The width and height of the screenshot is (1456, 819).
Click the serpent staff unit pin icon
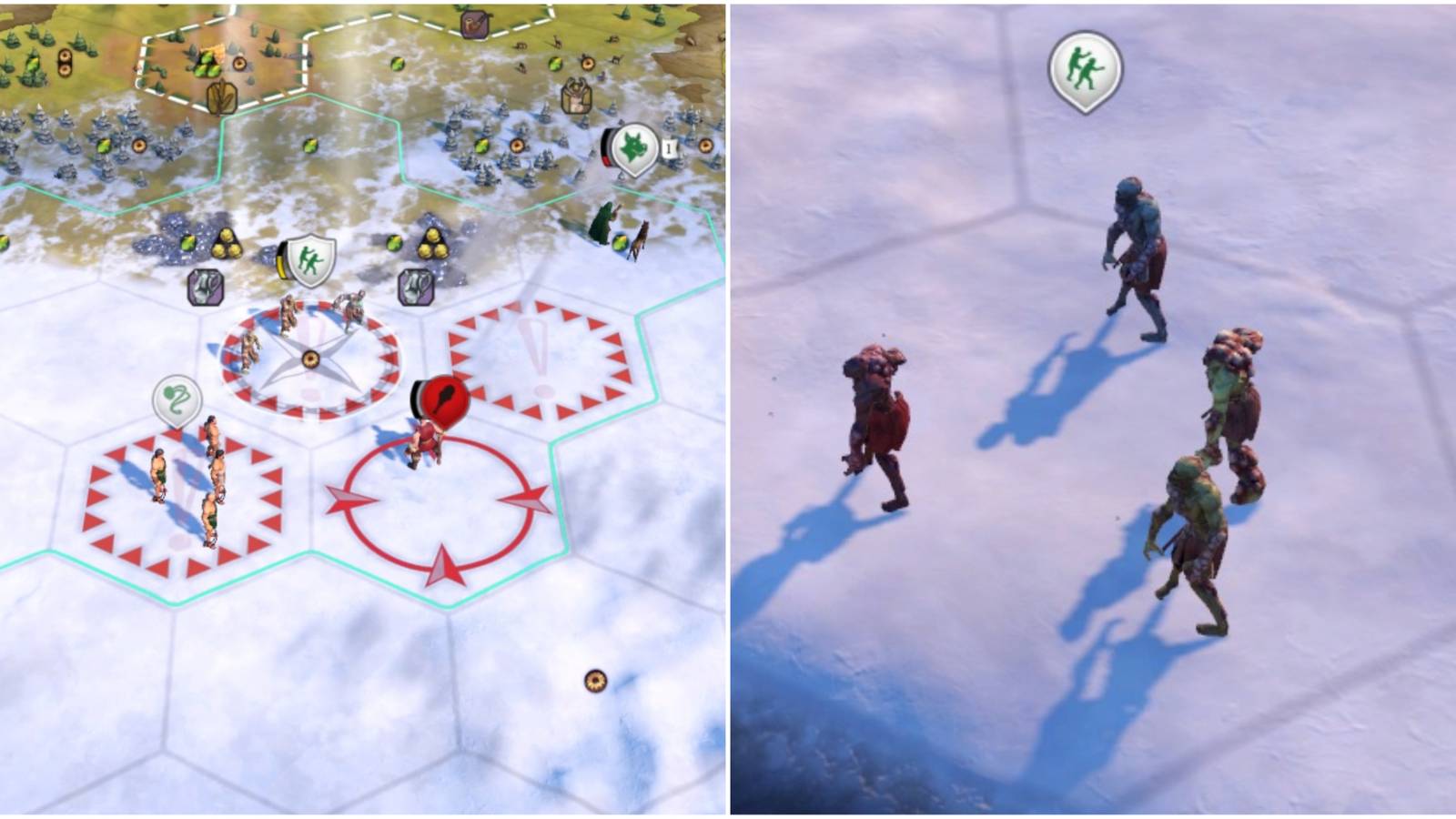(178, 399)
